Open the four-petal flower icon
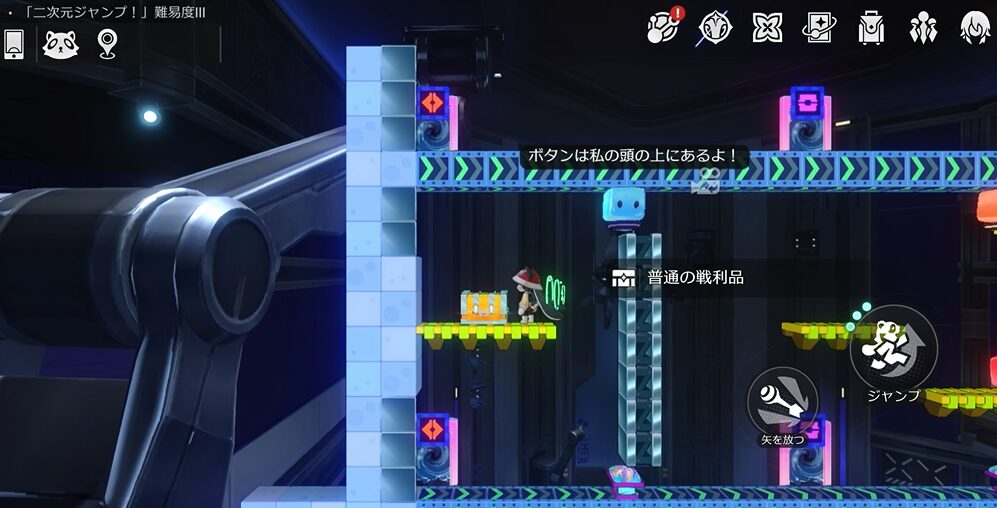The image size is (997, 508). 767,27
